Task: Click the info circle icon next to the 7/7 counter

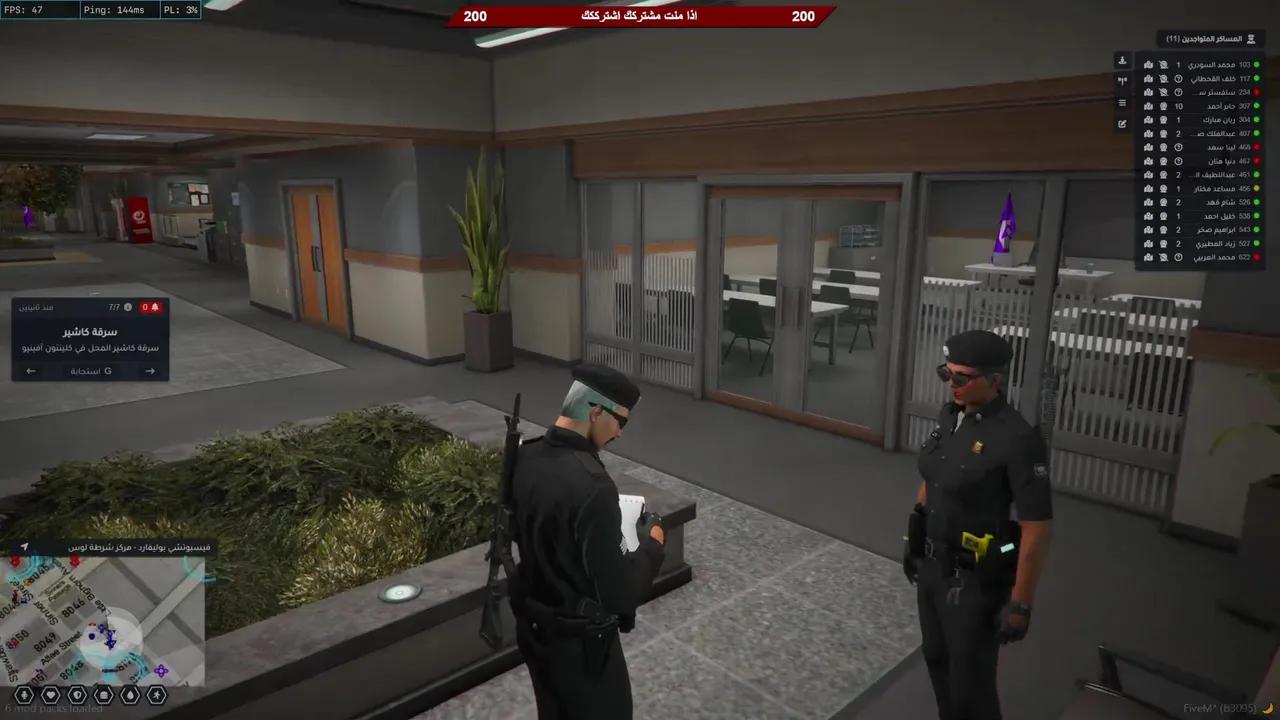Action: [127, 308]
